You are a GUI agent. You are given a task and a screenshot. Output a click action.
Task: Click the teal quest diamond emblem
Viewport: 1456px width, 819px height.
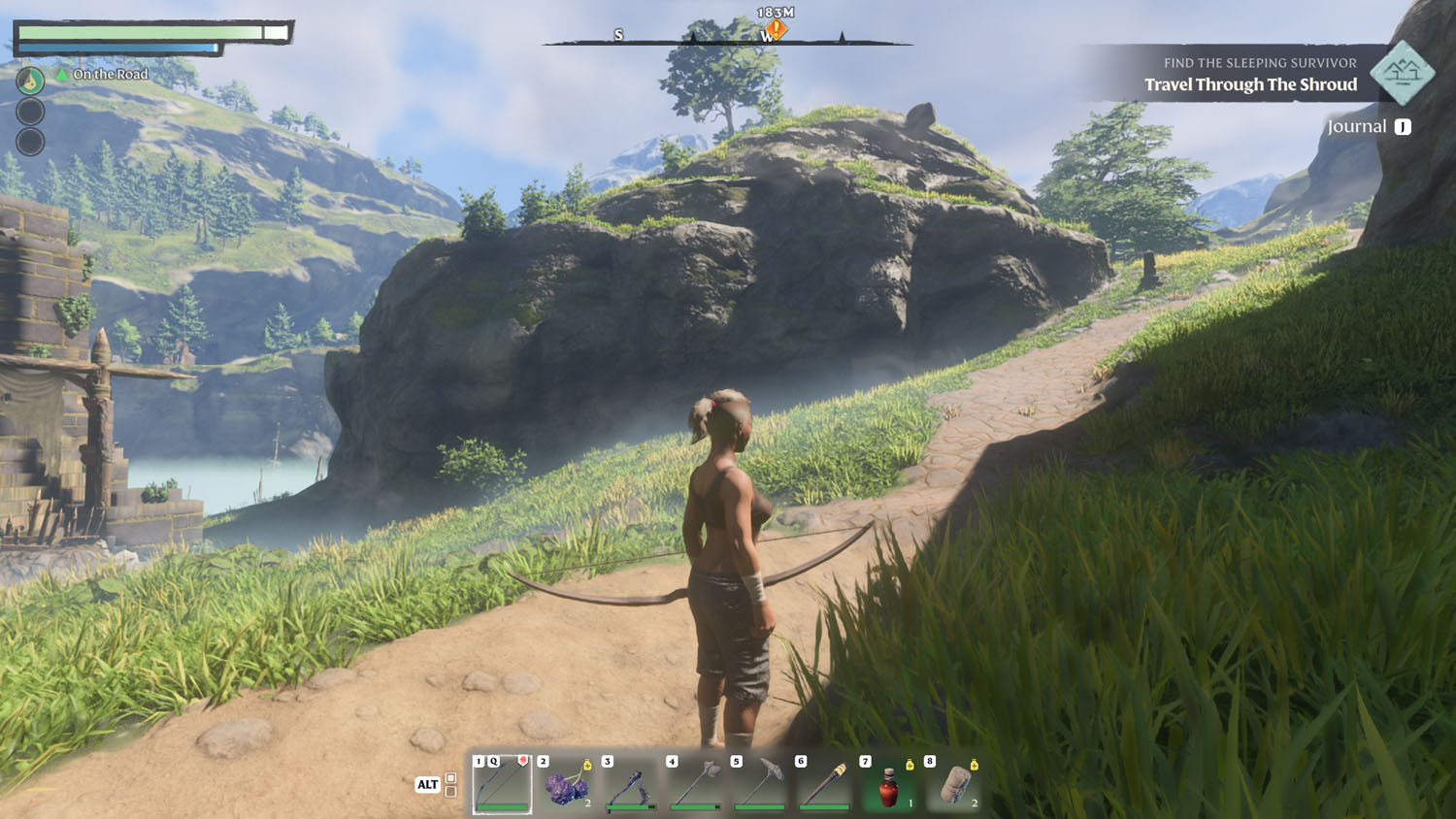(1403, 72)
